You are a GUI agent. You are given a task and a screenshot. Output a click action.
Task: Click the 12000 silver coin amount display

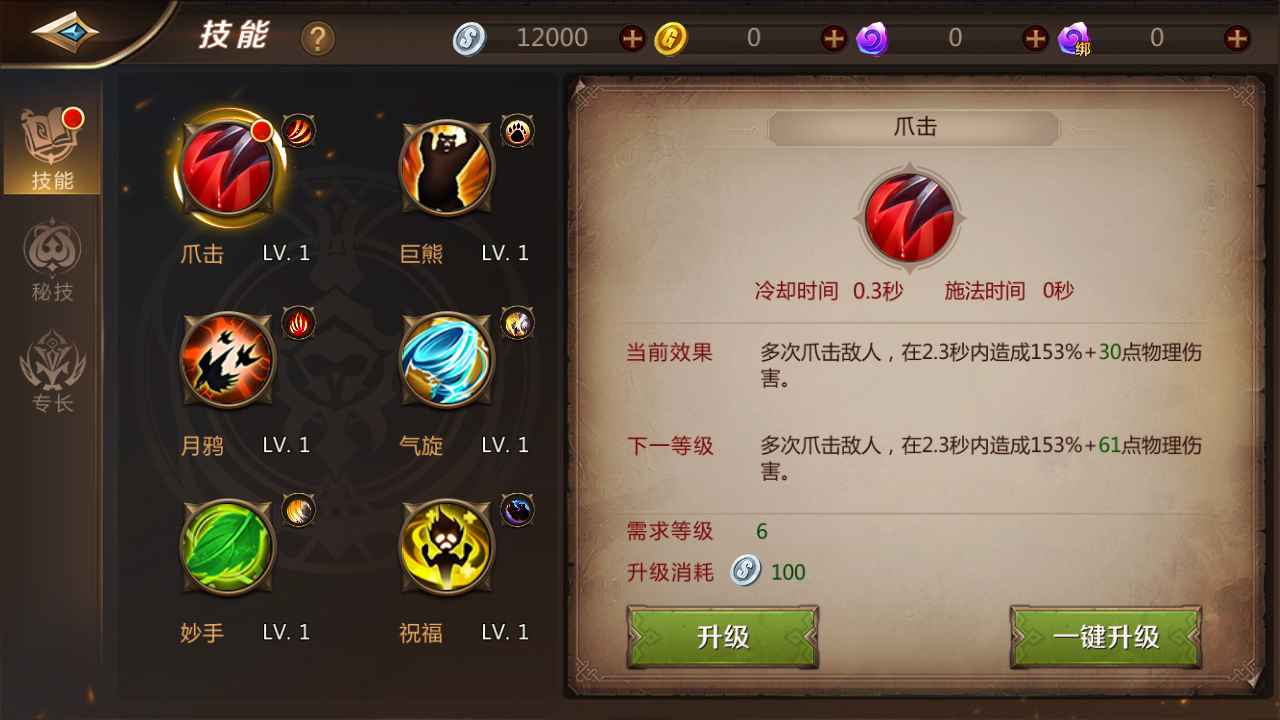[553, 37]
